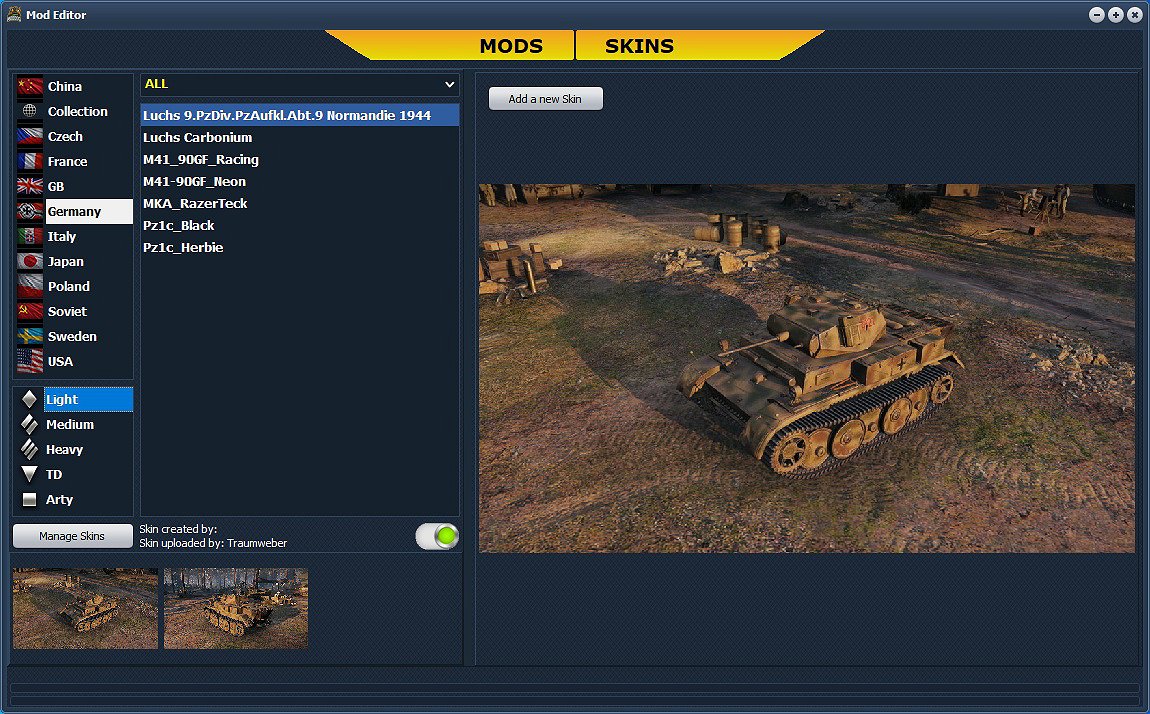Expand the ALL filter dropdown

[x=299, y=85]
